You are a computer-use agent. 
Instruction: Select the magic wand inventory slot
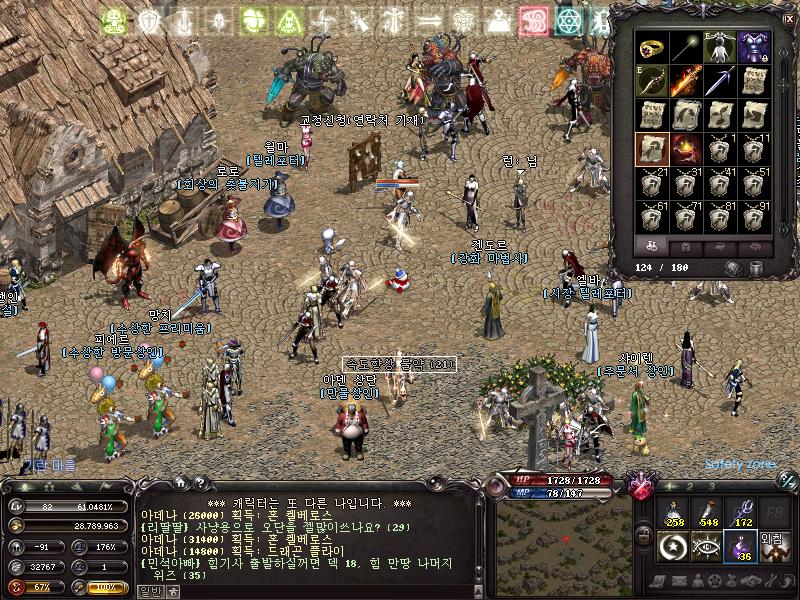(x=686, y=47)
